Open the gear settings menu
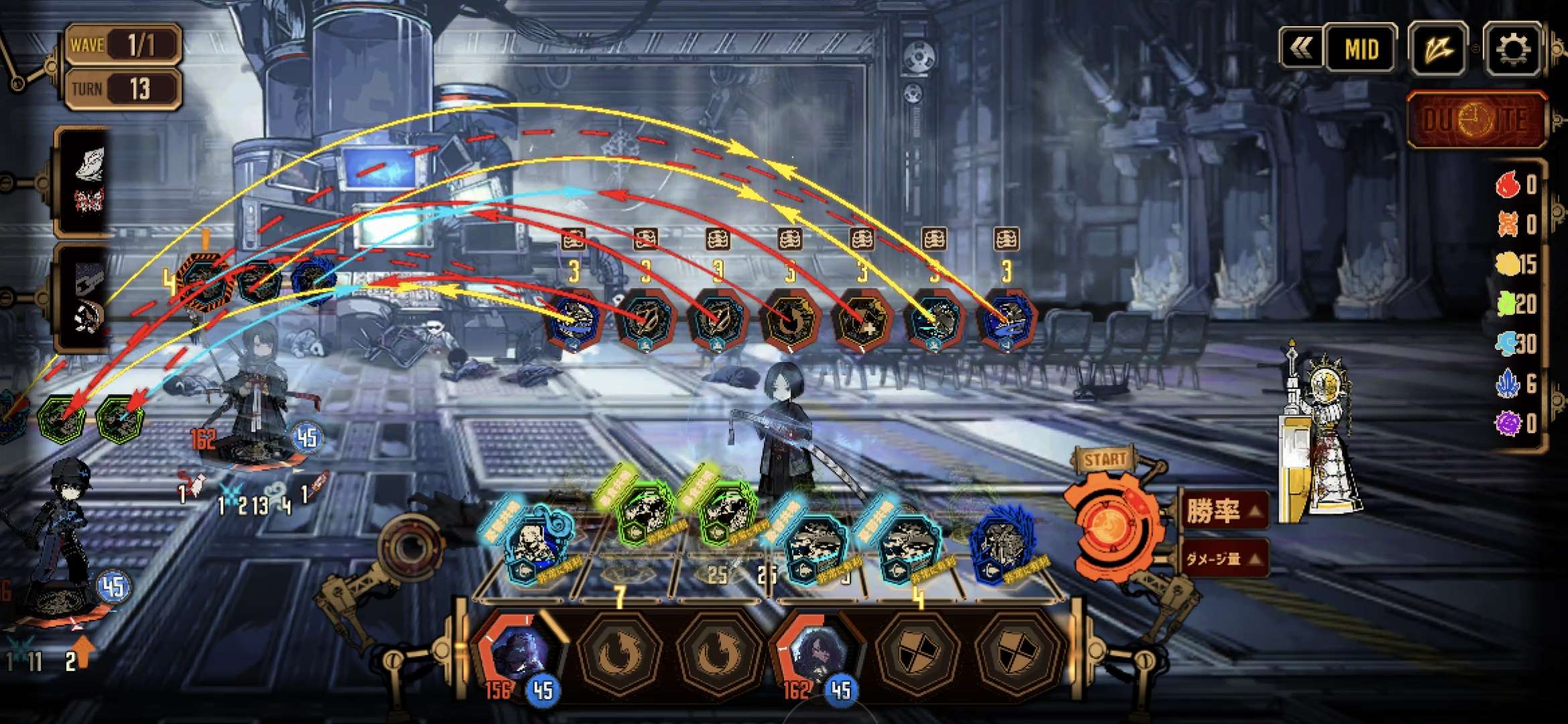Screen dimensions: 1568x724 pyautogui.click(x=1513, y=49)
